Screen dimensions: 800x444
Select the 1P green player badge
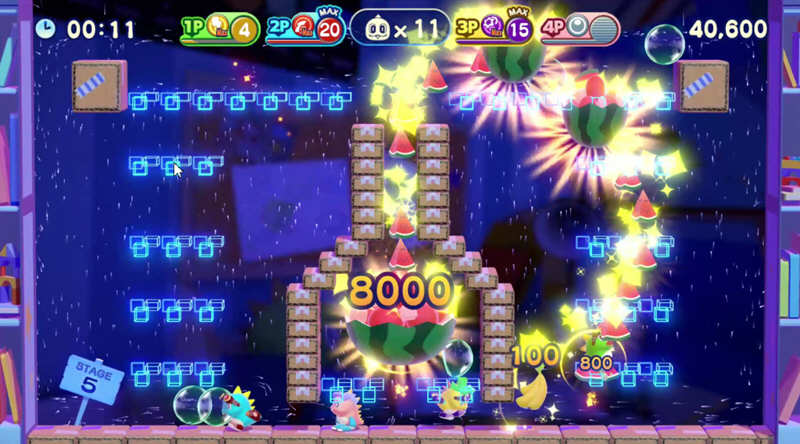click(219, 29)
